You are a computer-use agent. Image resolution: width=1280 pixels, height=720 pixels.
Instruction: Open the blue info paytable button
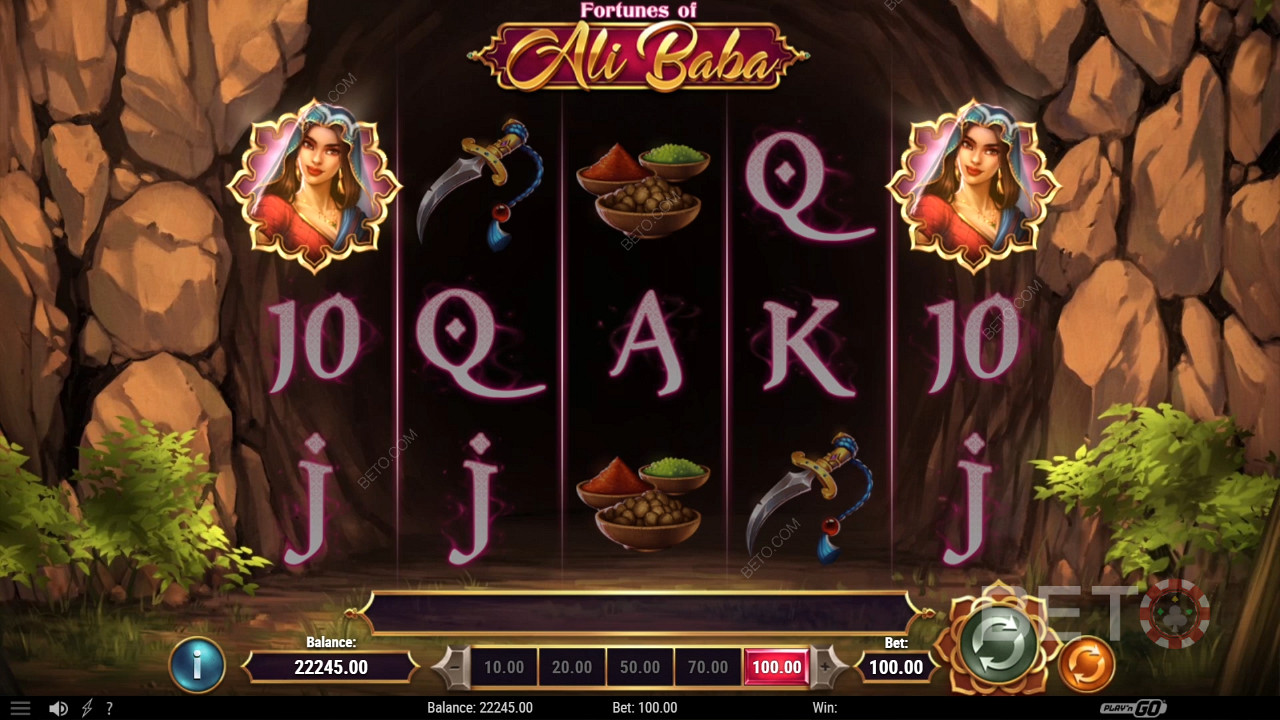pos(197,665)
